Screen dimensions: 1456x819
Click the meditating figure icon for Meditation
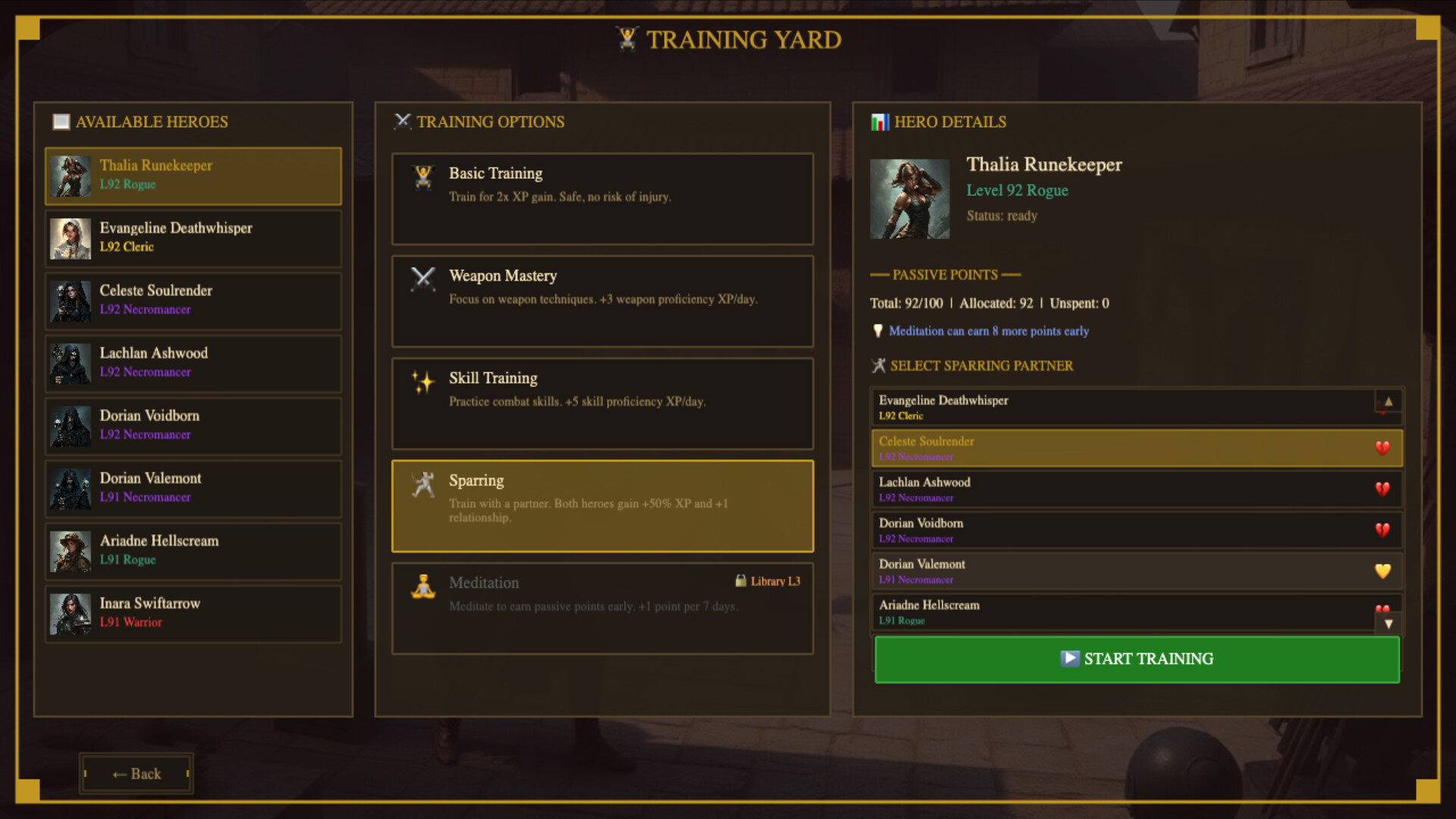click(422, 585)
